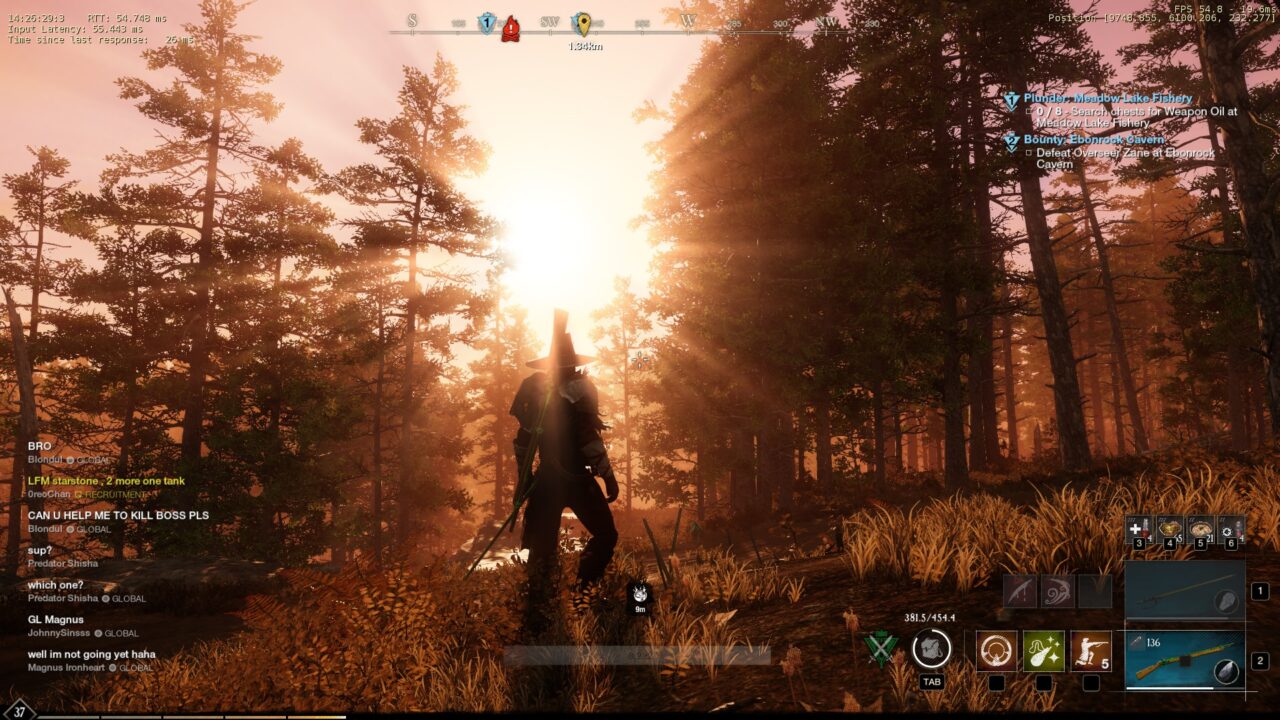This screenshot has width=1280, height=720.
Task: Open 0reoChan's starstone recruitment chat message
Action: pos(106,481)
